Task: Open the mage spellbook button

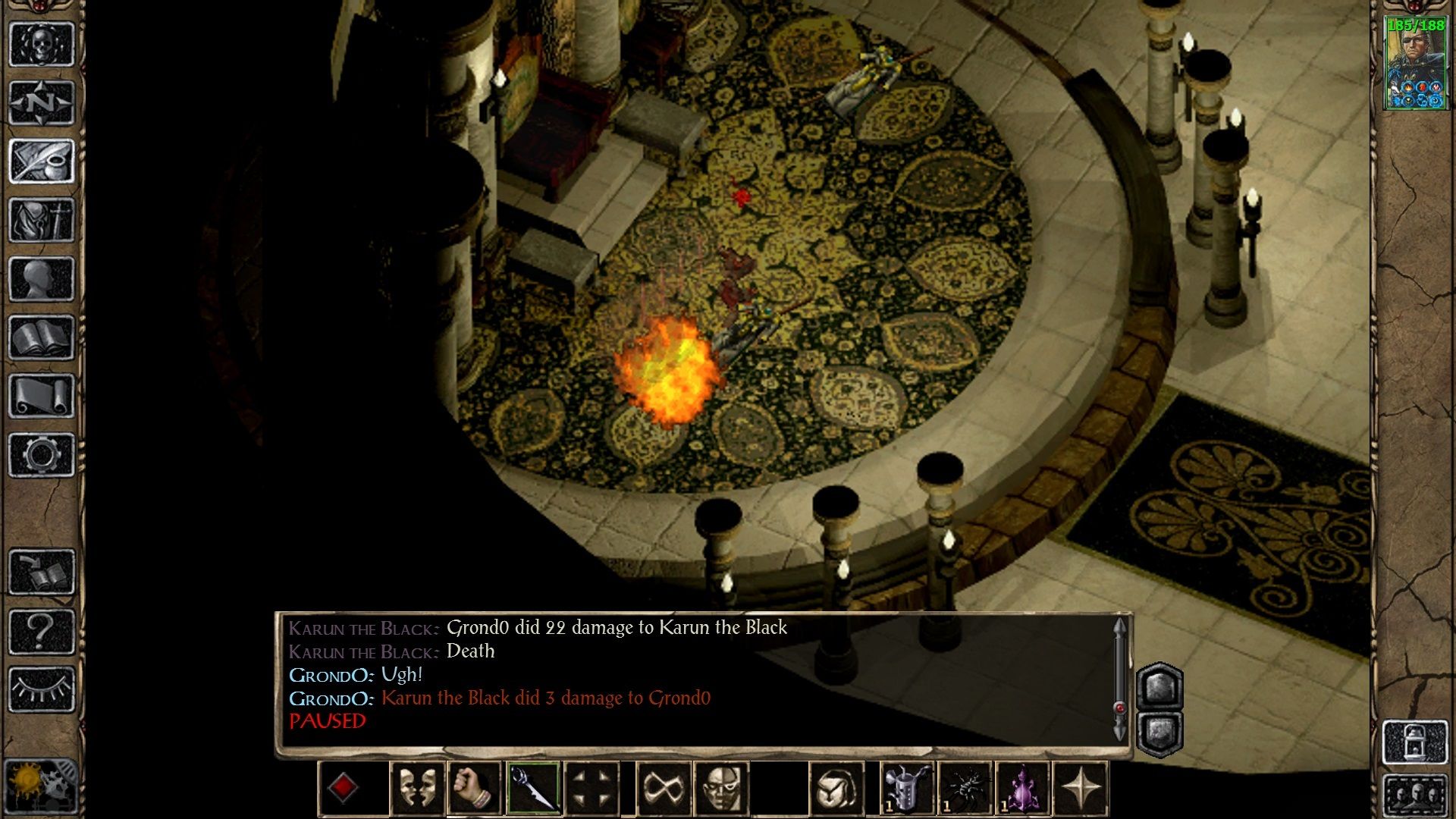Action: pos(42,337)
